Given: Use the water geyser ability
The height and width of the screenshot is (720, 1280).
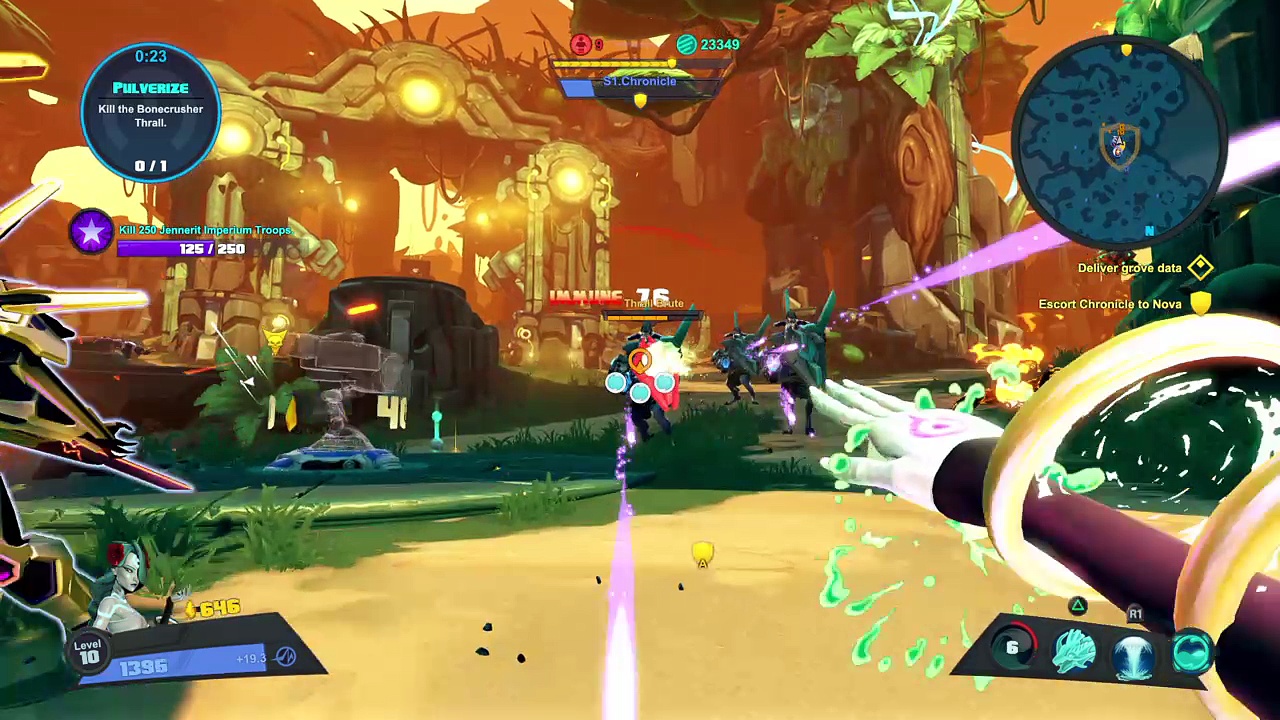Looking at the screenshot, I should click(x=1133, y=652).
